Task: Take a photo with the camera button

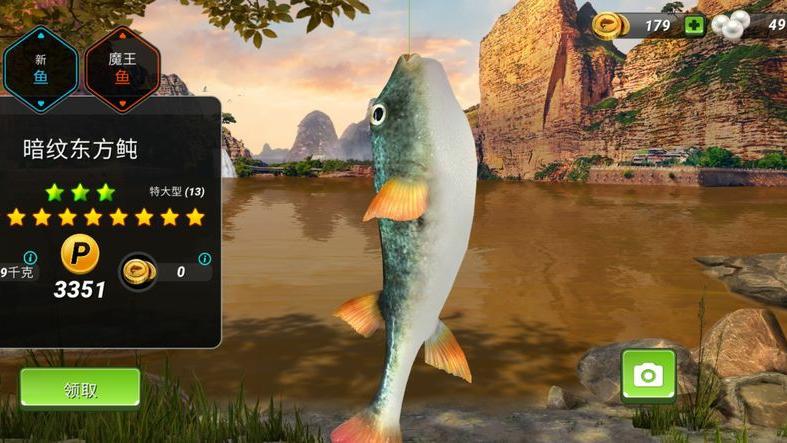Action: pos(648,375)
